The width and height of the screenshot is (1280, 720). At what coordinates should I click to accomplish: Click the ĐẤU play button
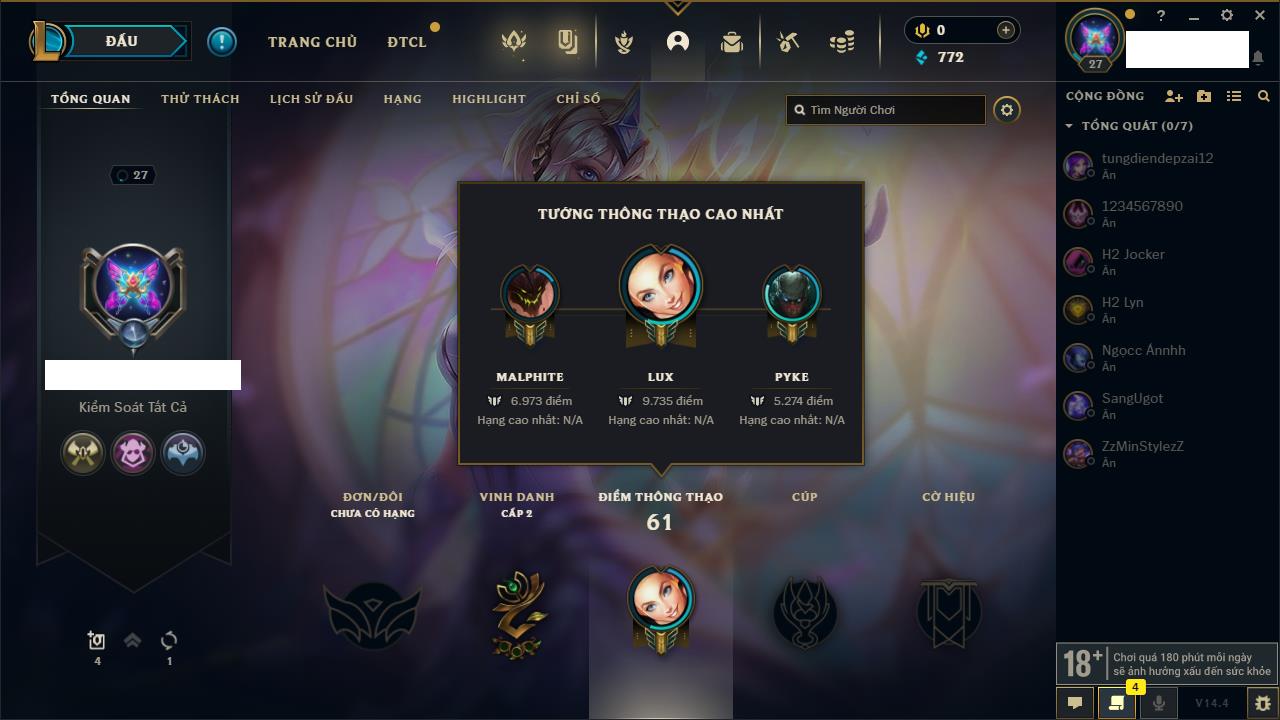coord(121,41)
